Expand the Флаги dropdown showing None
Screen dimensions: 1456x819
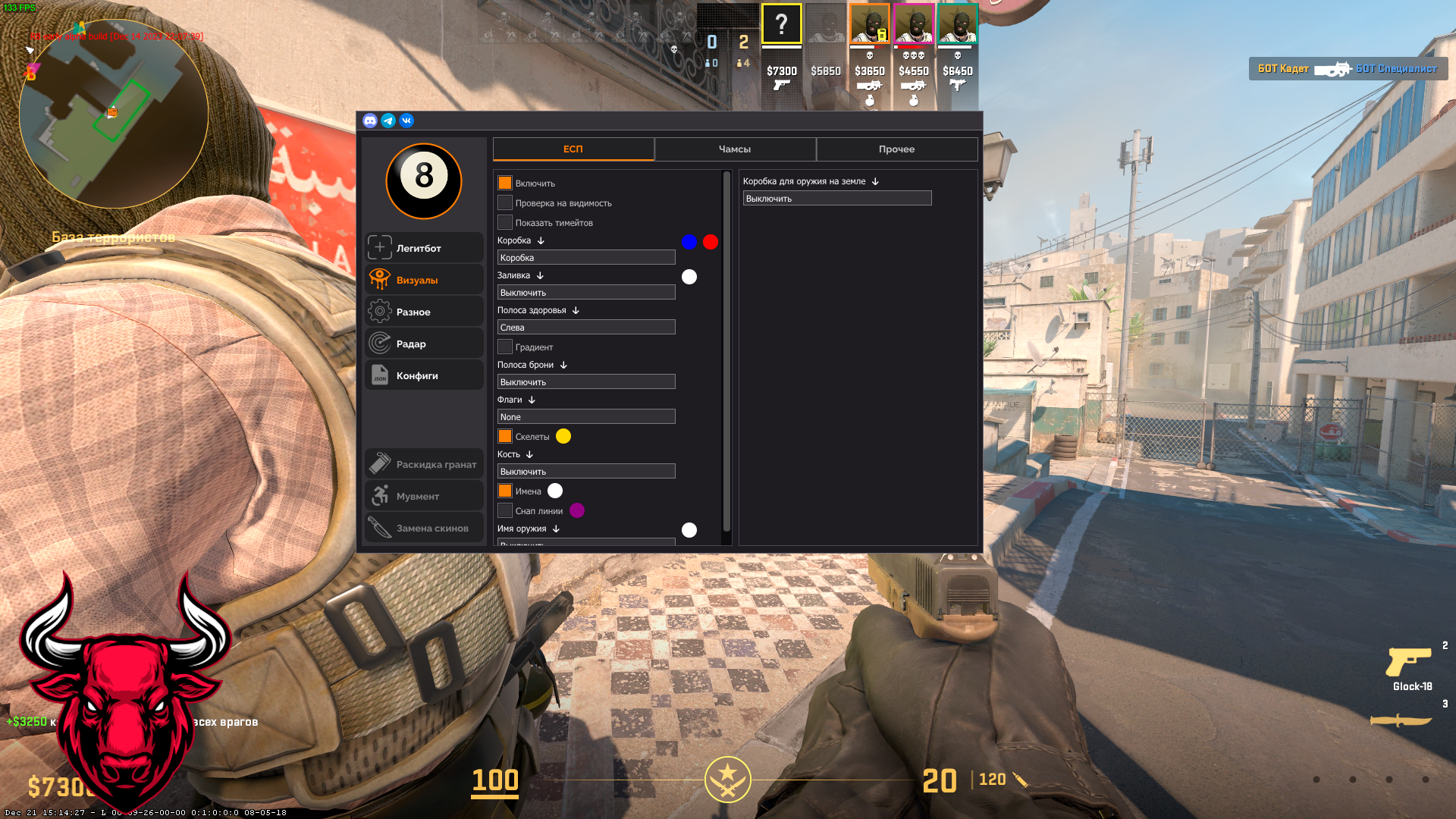pos(585,416)
